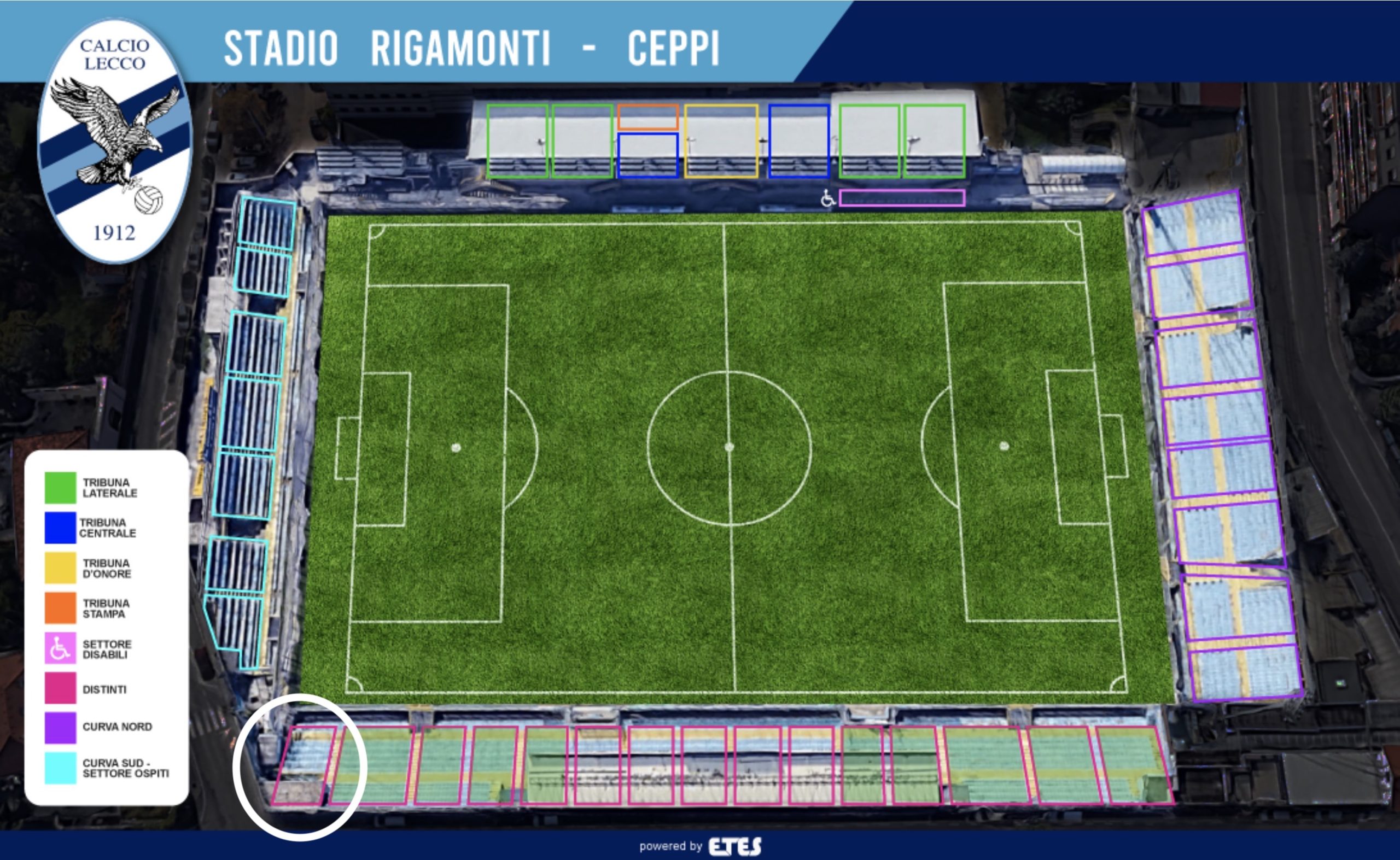The height and width of the screenshot is (860, 1400).
Task: Click the wheelchair icon beside the stand
Action: click(x=828, y=198)
